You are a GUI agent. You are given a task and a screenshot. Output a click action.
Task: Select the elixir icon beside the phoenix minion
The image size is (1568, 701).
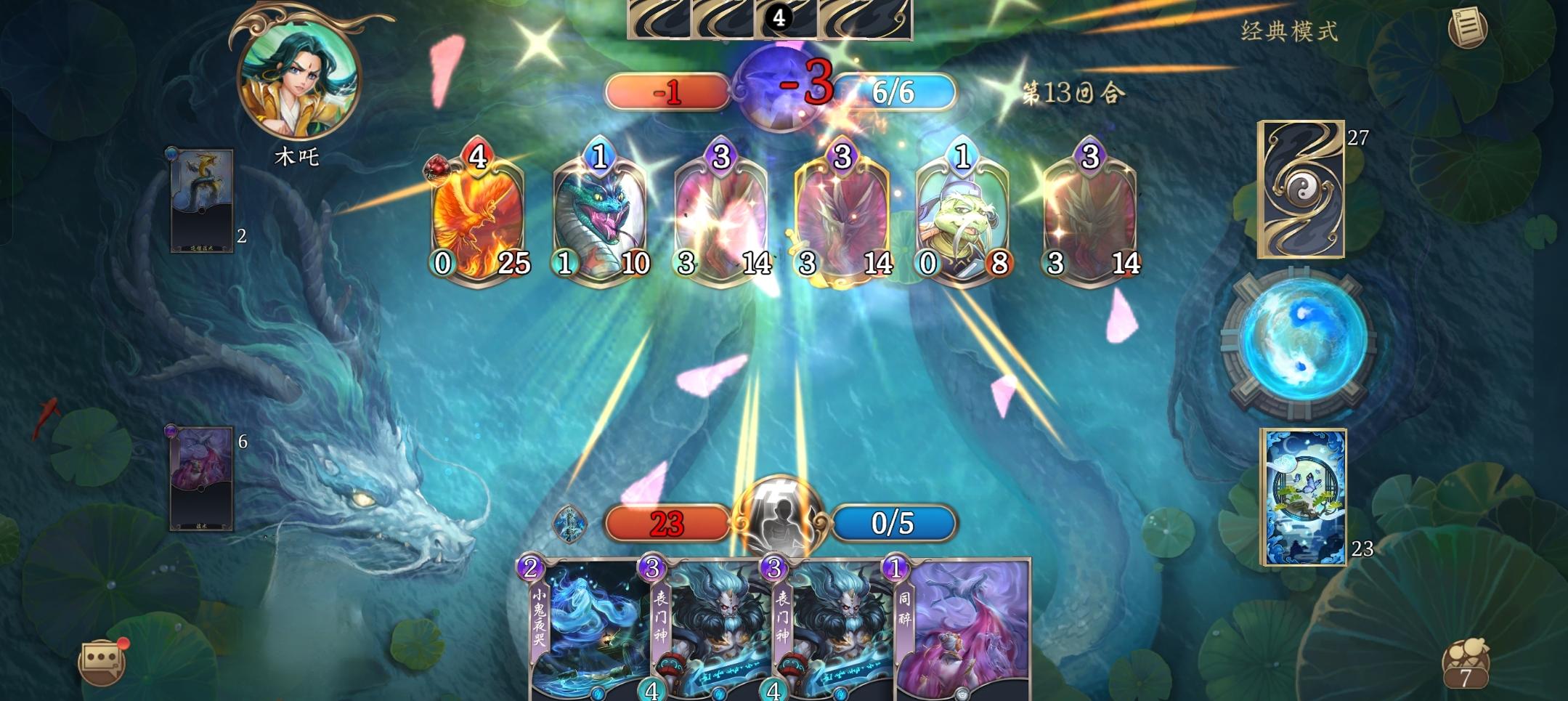pos(436,166)
